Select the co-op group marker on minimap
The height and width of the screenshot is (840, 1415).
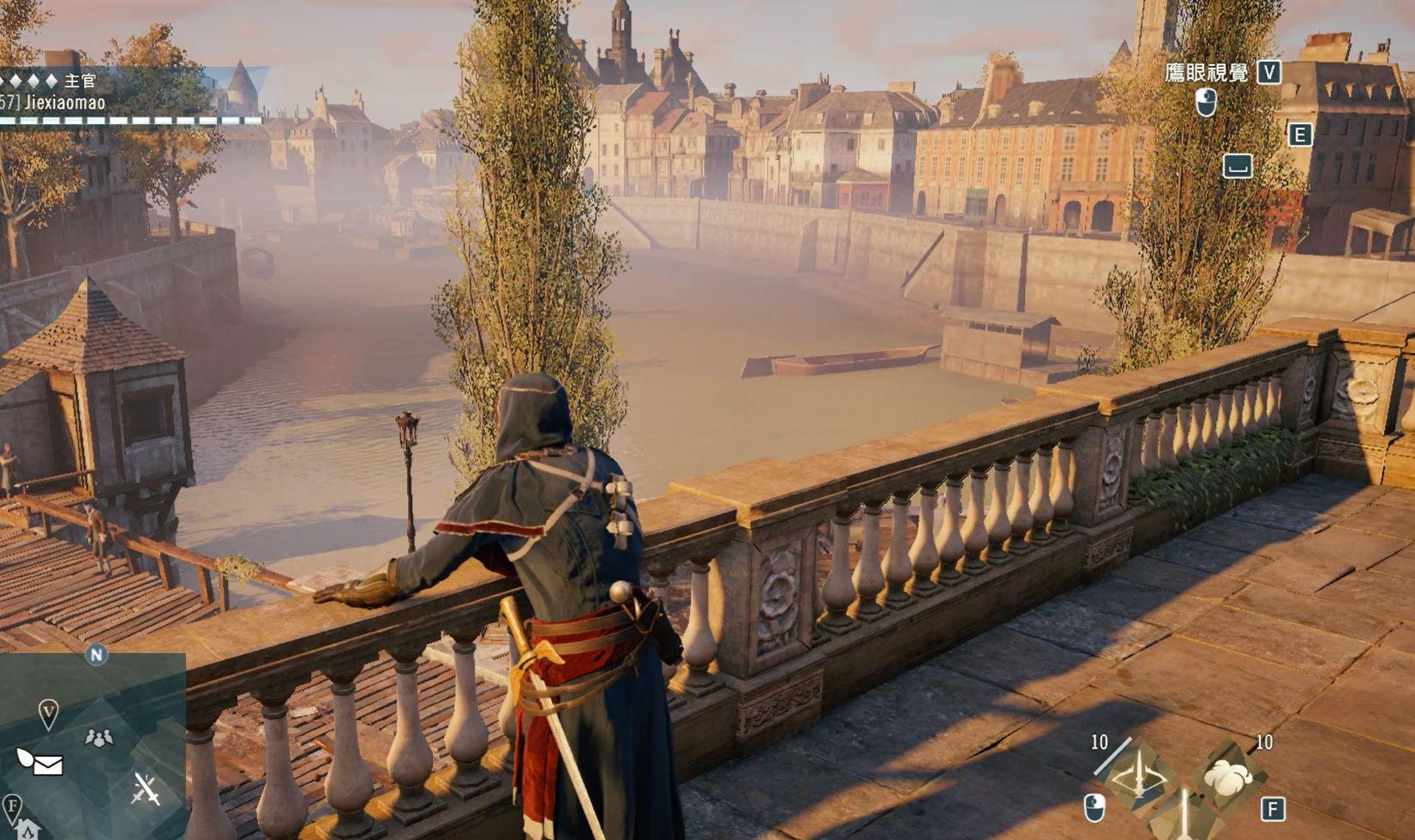pos(99,736)
